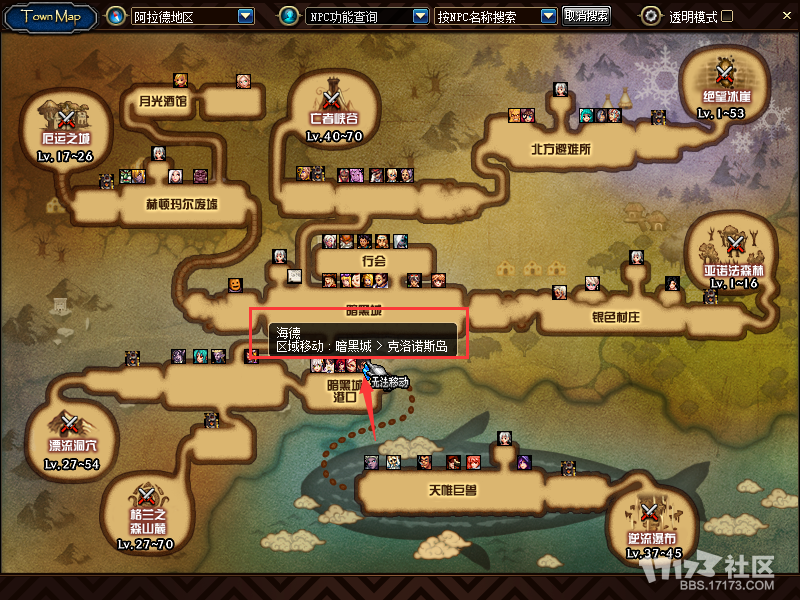Viewport: 800px width, 600px height.
Task: Choose the 漂流洞穴 dungeon marker
Action: click(69, 423)
